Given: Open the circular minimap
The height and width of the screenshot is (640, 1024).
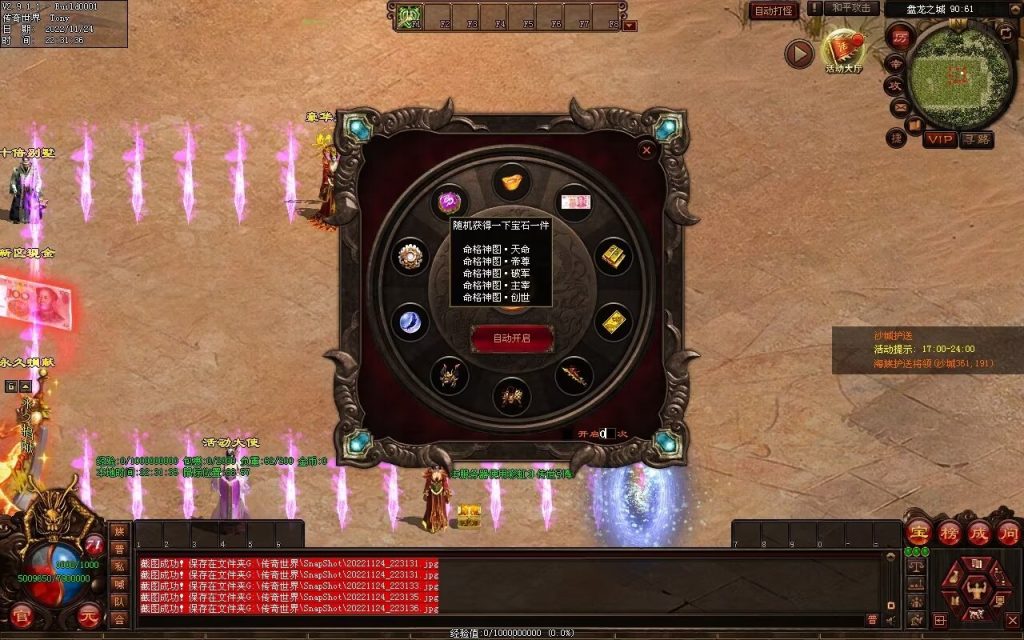Looking at the screenshot, I should (x=956, y=75).
